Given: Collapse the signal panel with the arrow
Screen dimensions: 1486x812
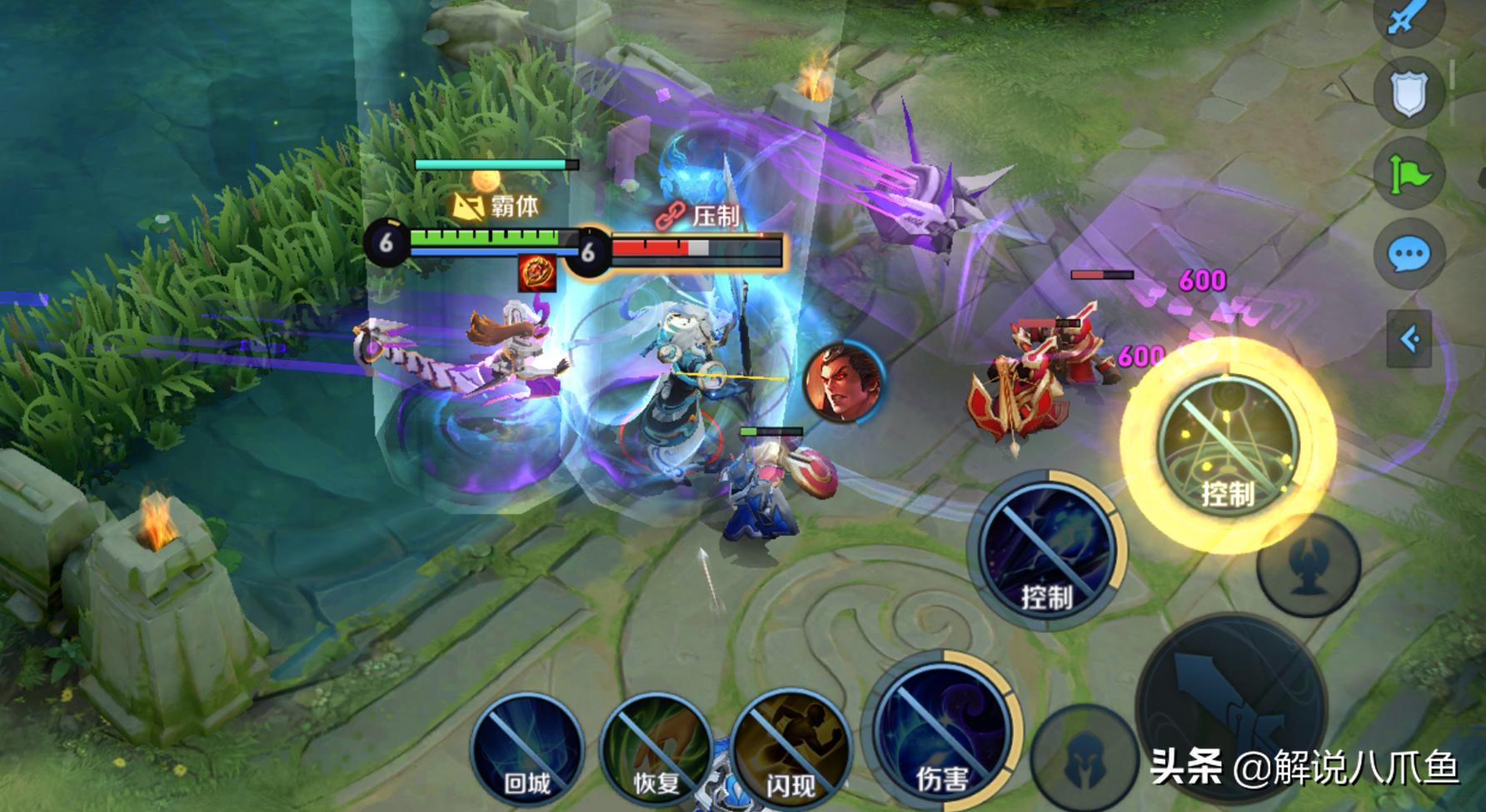Looking at the screenshot, I should tap(1409, 339).
